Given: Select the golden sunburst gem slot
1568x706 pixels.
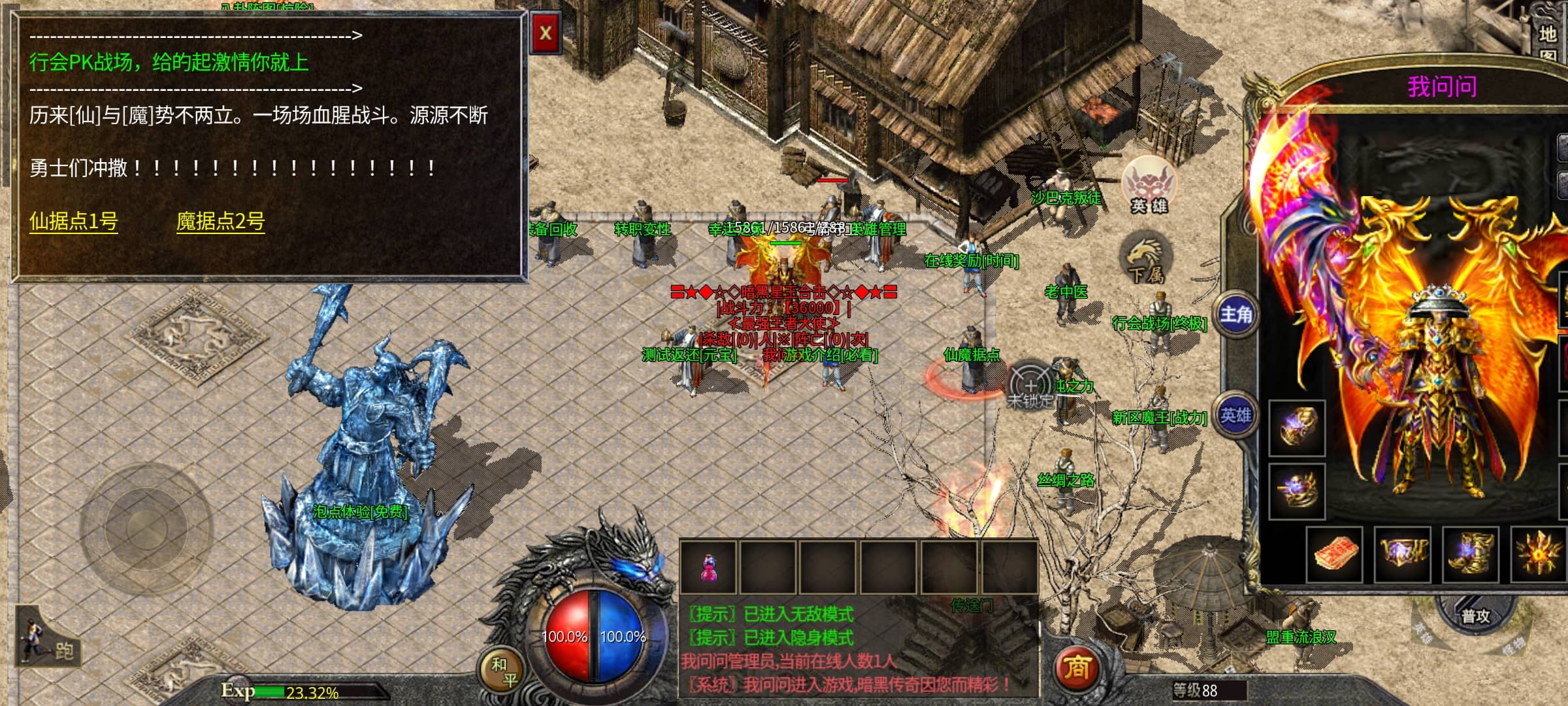Looking at the screenshot, I should click(x=1539, y=554).
